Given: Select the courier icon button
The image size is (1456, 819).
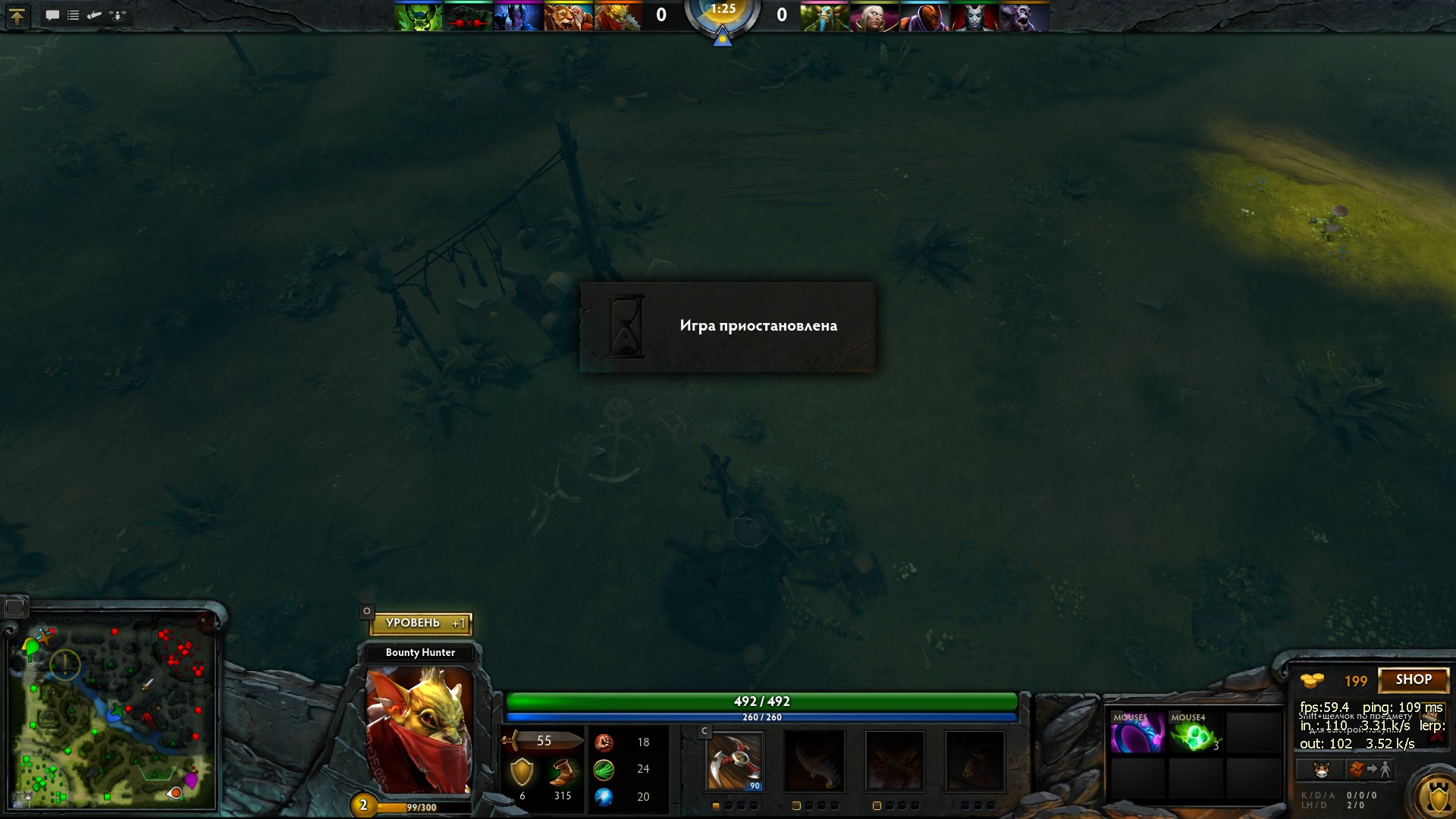Looking at the screenshot, I should tap(1321, 770).
